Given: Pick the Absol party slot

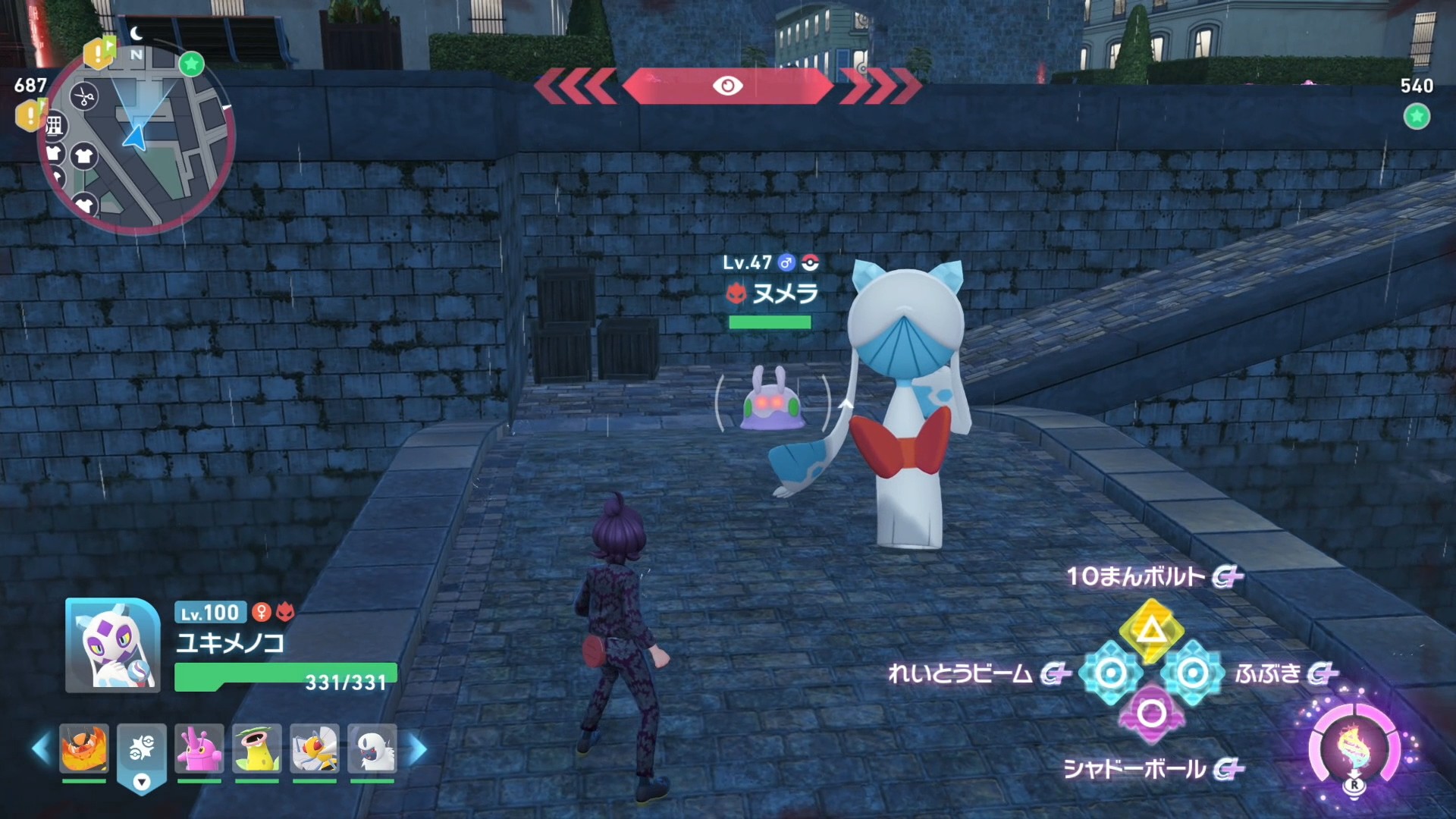Looking at the screenshot, I should (372, 748).
